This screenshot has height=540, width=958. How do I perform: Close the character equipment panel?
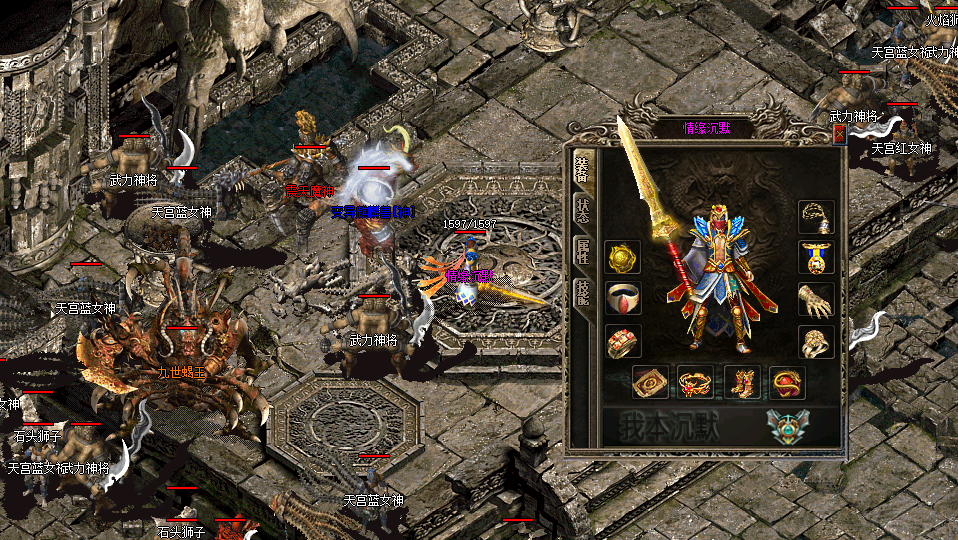pos(839,134)
